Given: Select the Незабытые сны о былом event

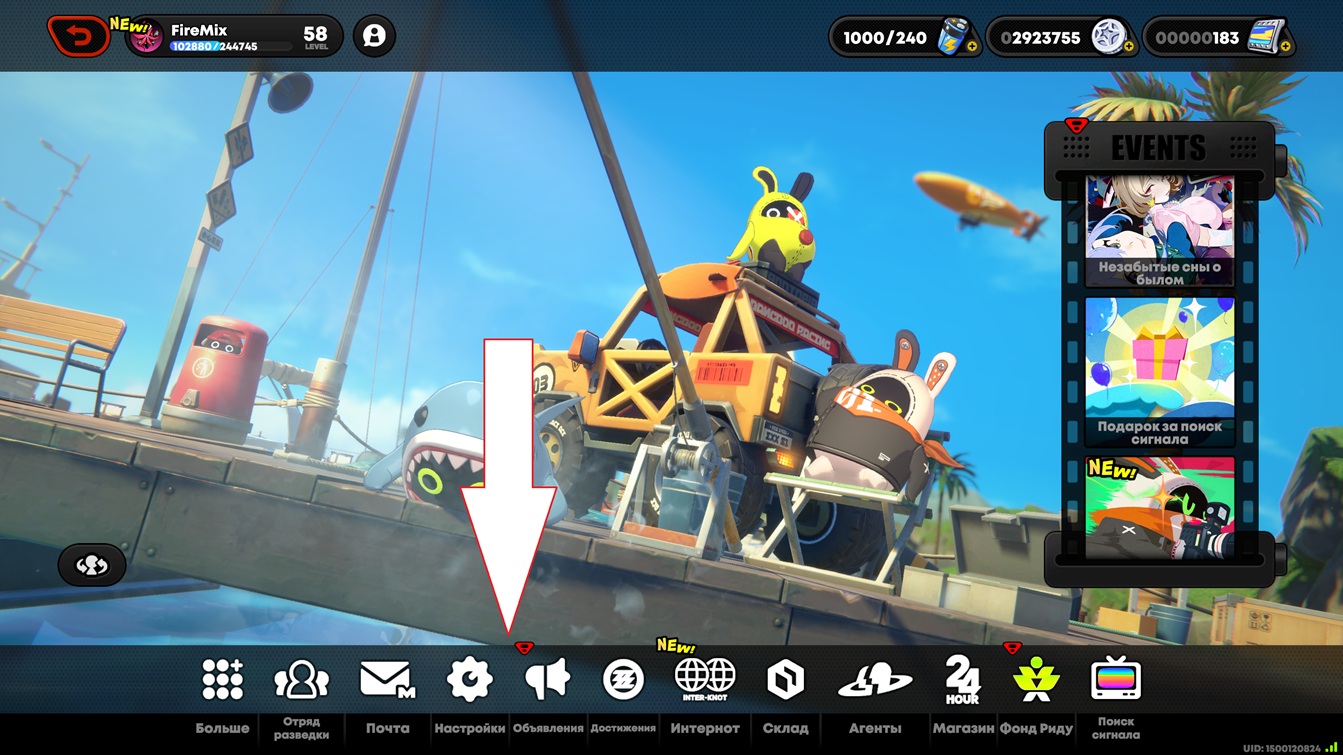Looking at the screenshot, I should [x=1159, y=232].
